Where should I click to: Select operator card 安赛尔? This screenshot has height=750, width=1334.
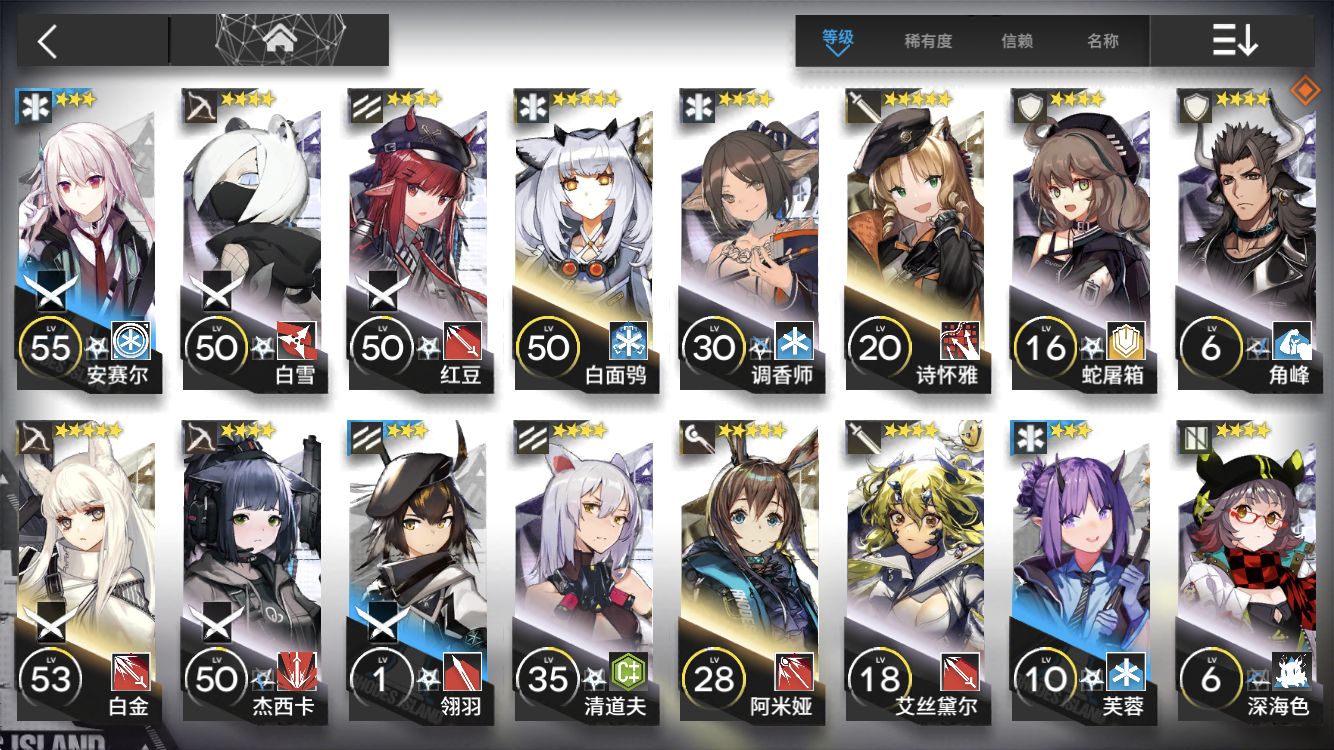tap(87, 240)
